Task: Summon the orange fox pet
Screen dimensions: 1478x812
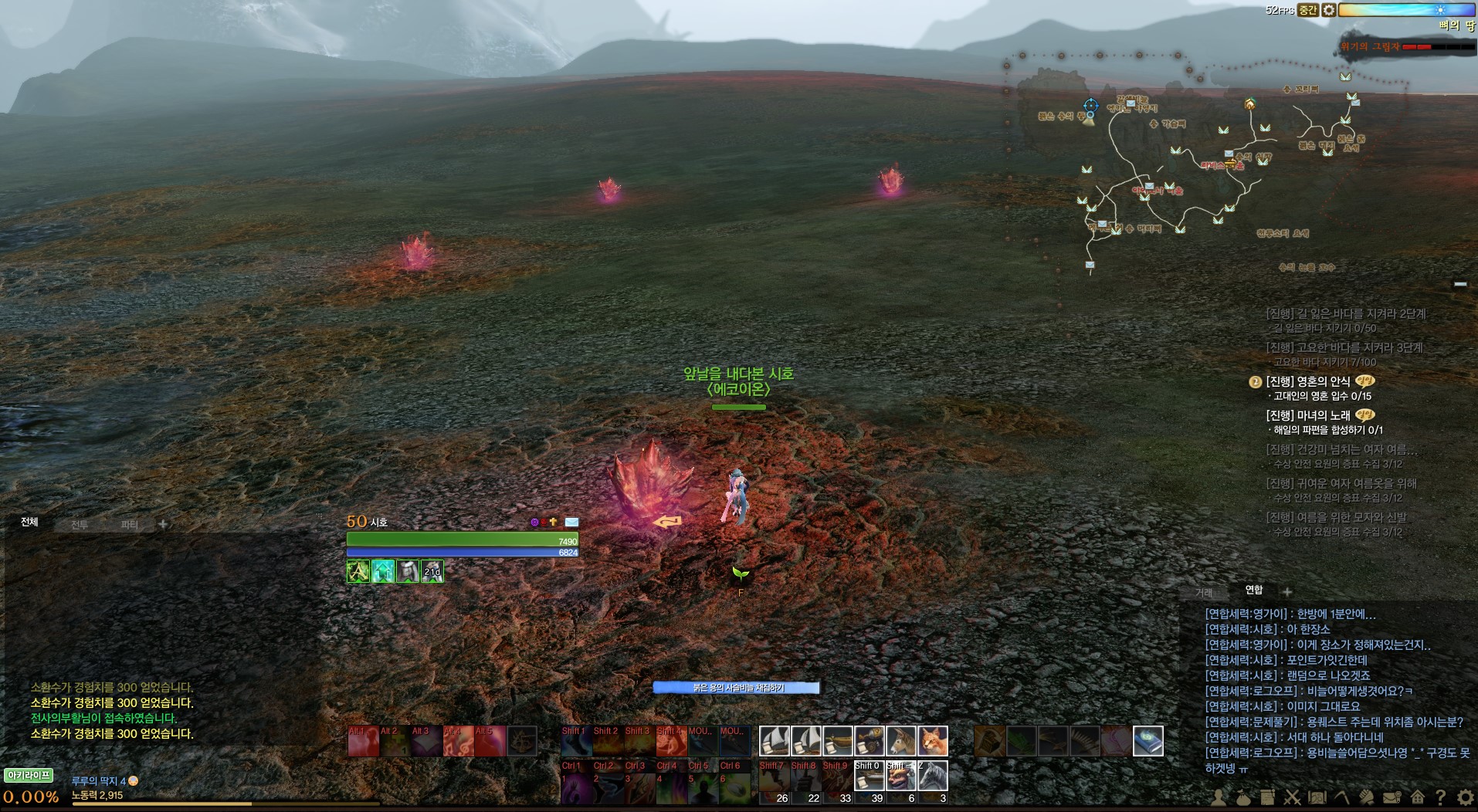Action: [x=932, y=741]
